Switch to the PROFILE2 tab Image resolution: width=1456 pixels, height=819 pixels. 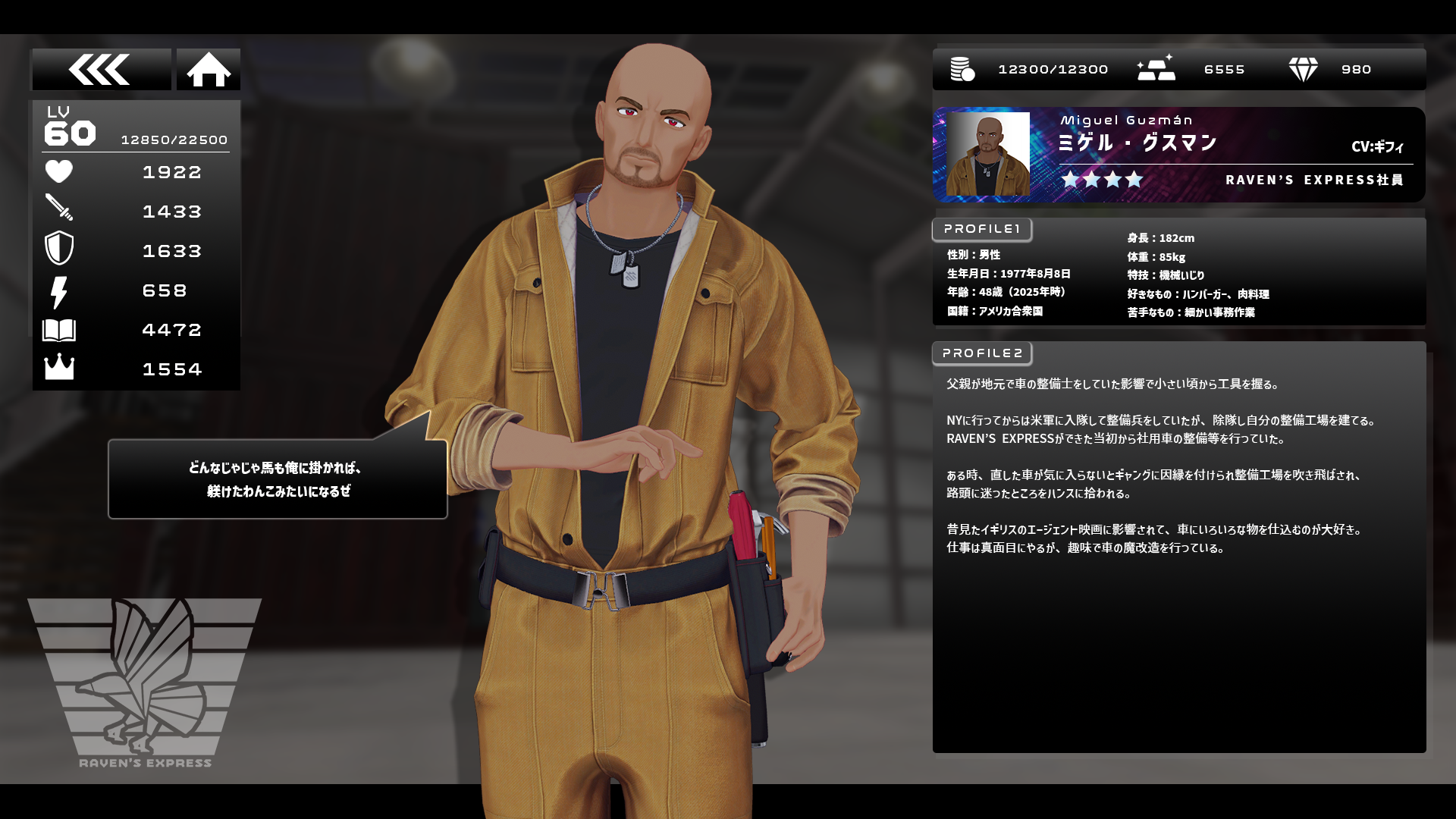pyautogui.click(x=982, y=353)
